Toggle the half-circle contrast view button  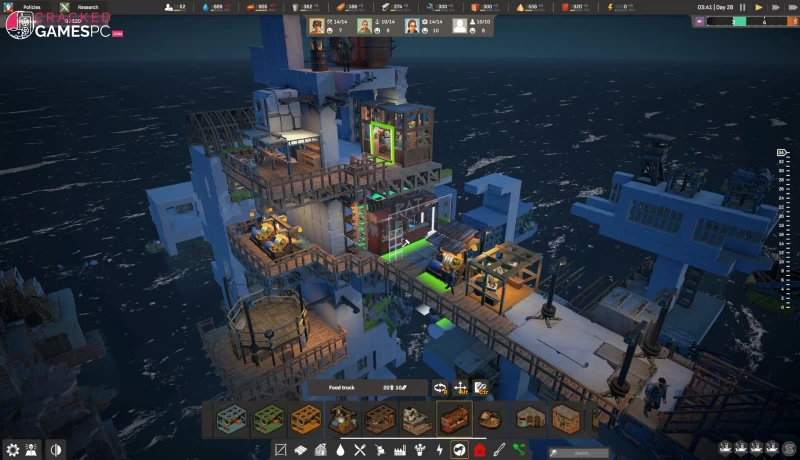coord(55,450)
